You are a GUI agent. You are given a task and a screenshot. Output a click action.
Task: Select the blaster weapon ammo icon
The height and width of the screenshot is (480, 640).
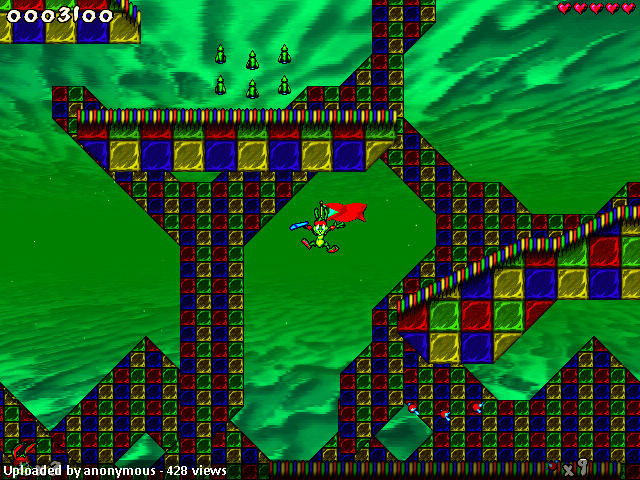pyautogui.click(x=554, y=466)
